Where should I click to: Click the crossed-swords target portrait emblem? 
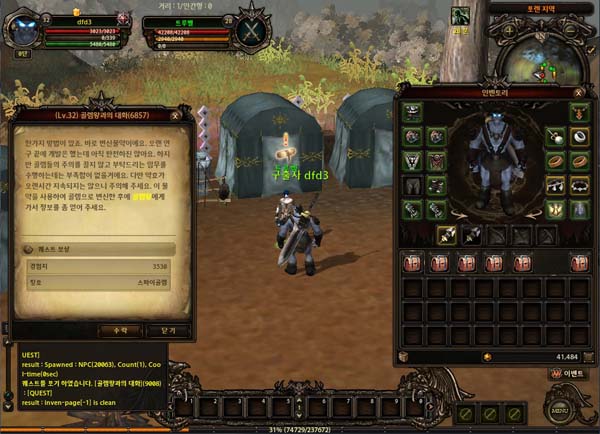click(x=246, y=31)
